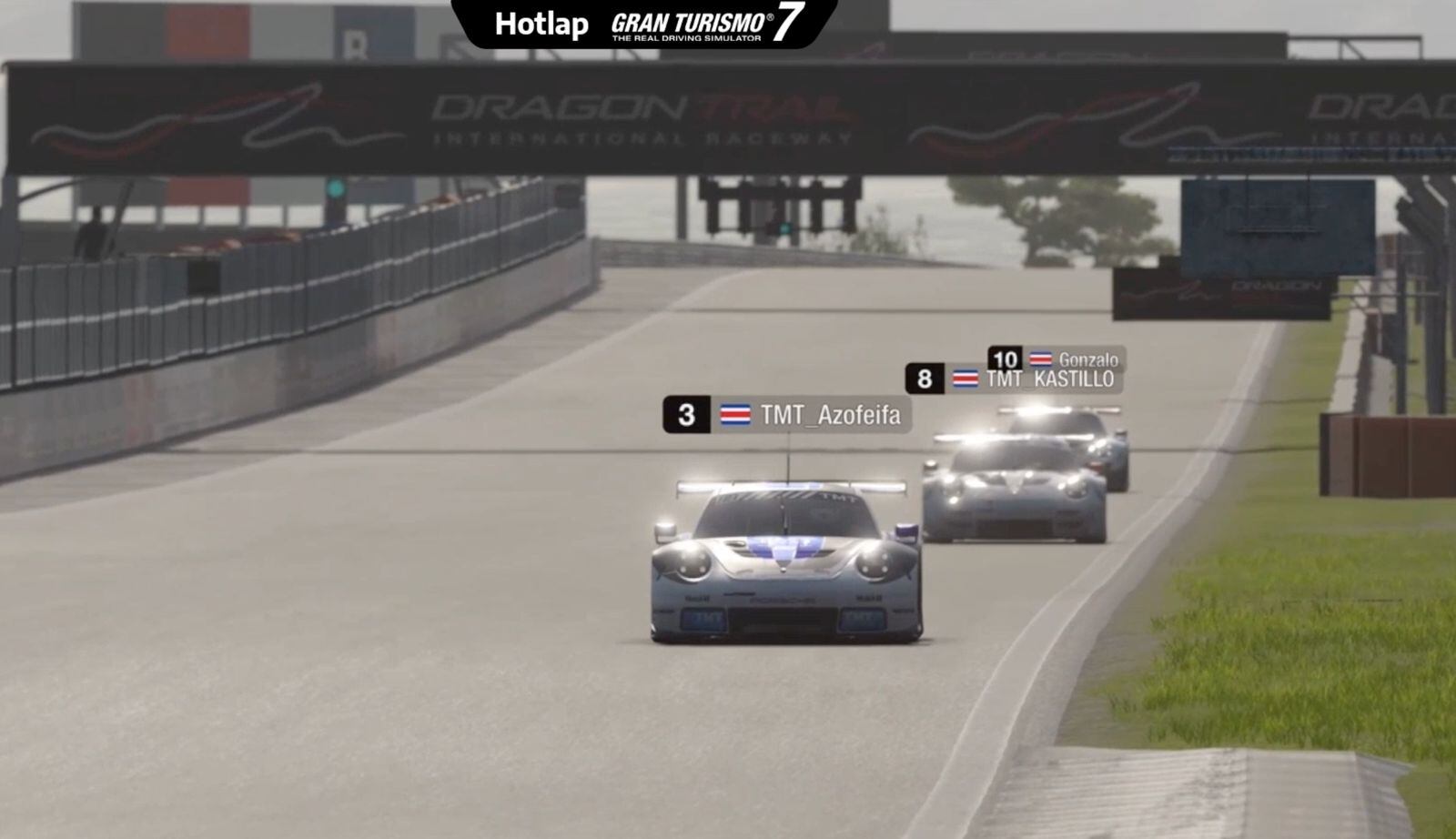Click the Costa Rica flag next to TMT_KASTILLO
1456x839 pixels.
click(966, 377)
